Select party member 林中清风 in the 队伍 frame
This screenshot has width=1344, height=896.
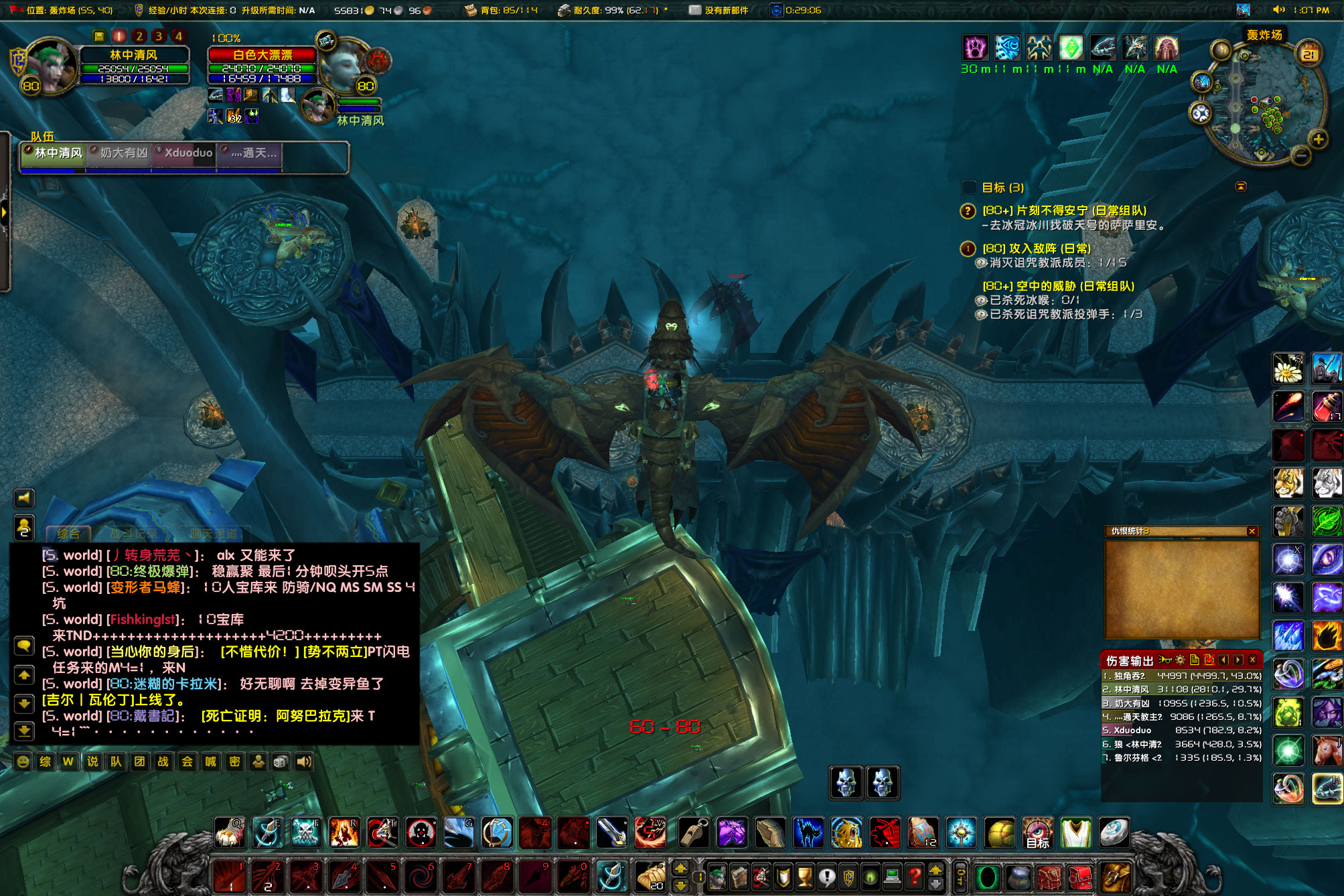point(52,153)
